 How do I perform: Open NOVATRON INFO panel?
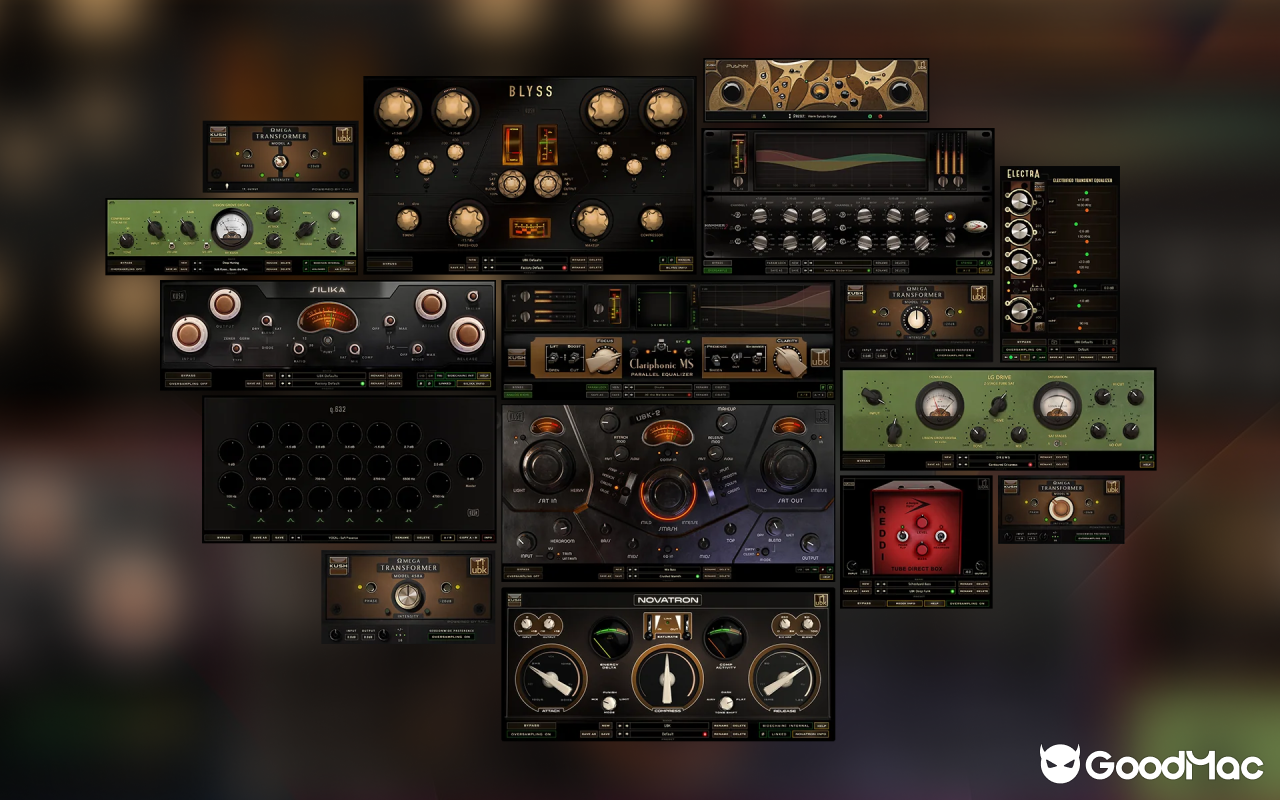810,734
